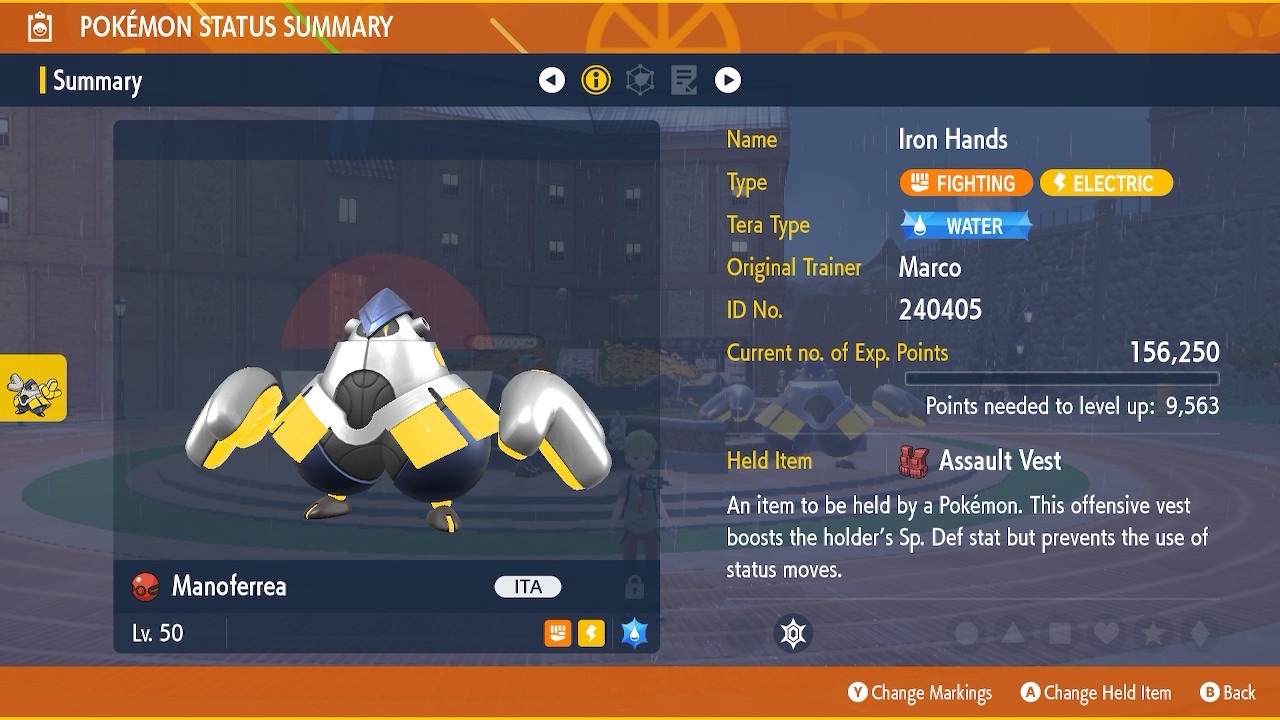The width and height of the screenshot is (1280, 720).
Task: Select the Iron Hands party icon tab
Action: pyautogui.click(x=33, y=387)
